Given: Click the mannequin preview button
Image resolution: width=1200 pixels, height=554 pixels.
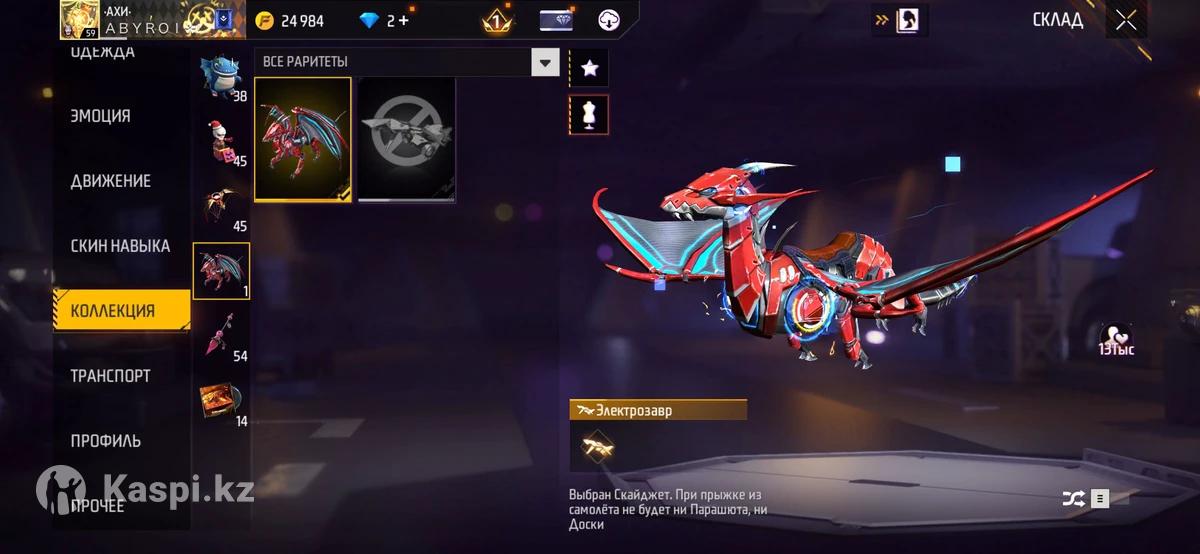Looking at the screenshot, I should [589, 115].
